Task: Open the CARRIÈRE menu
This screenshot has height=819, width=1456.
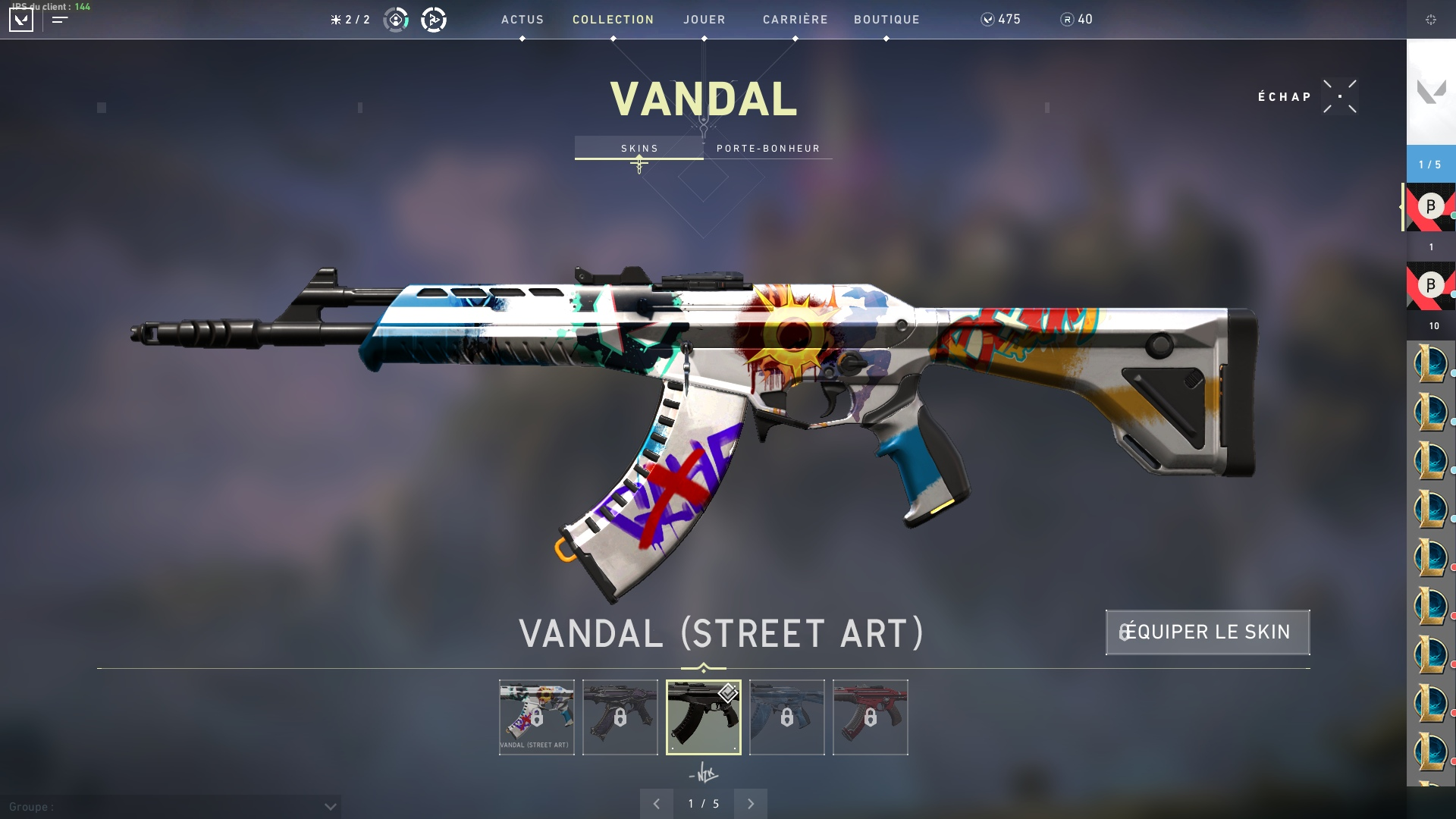Action: [x=795, y=20]
